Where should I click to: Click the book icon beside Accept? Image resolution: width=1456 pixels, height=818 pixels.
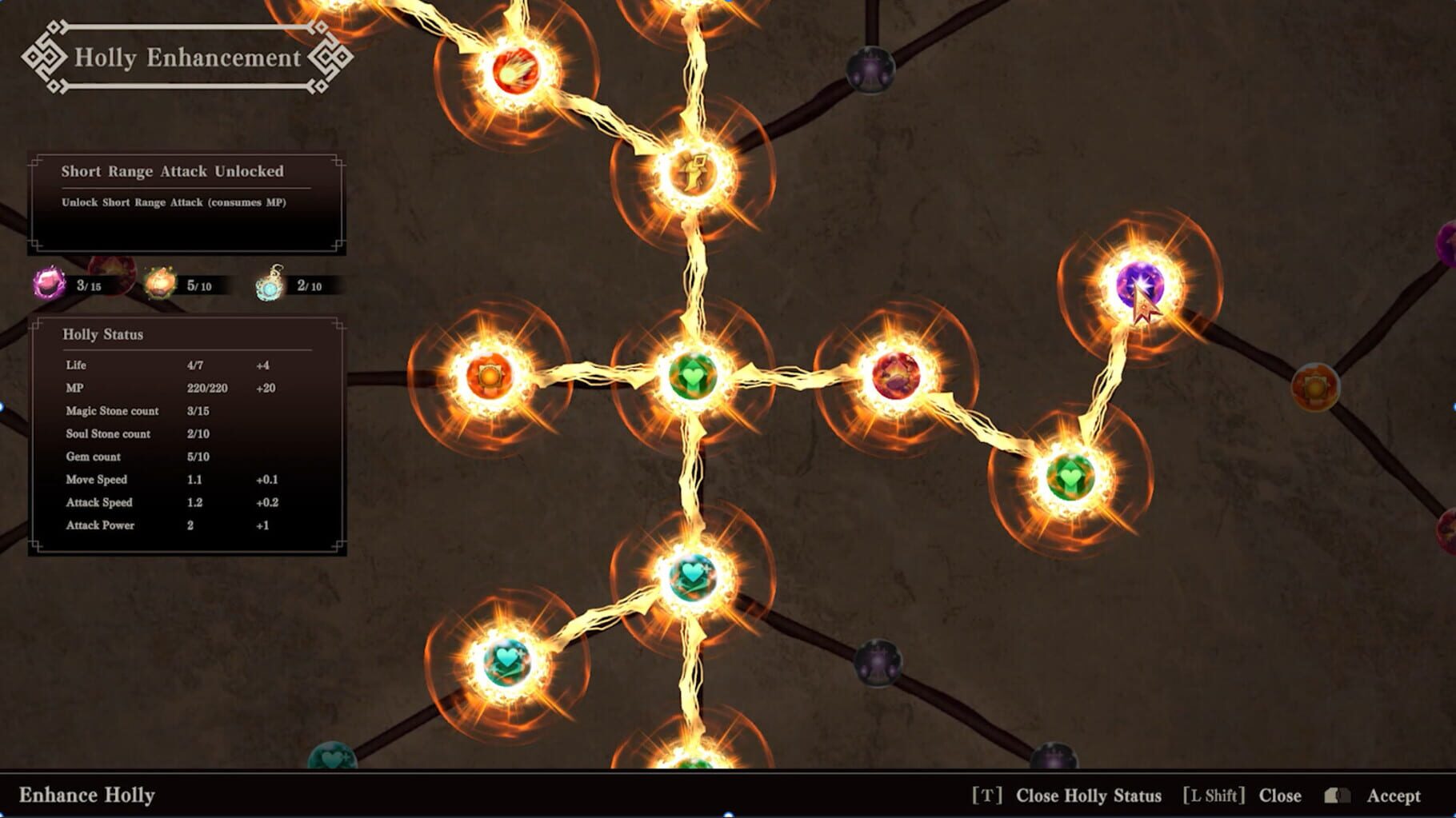click(1337, 796)
